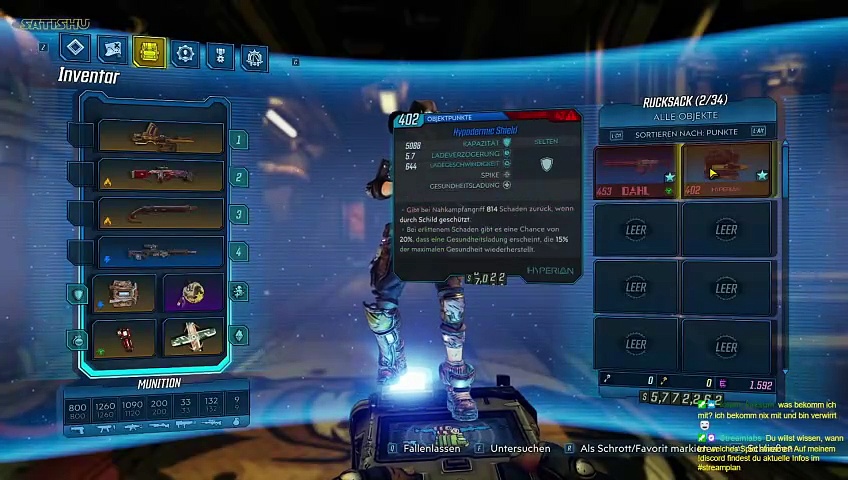Select the weapon in slot 1

161,137
